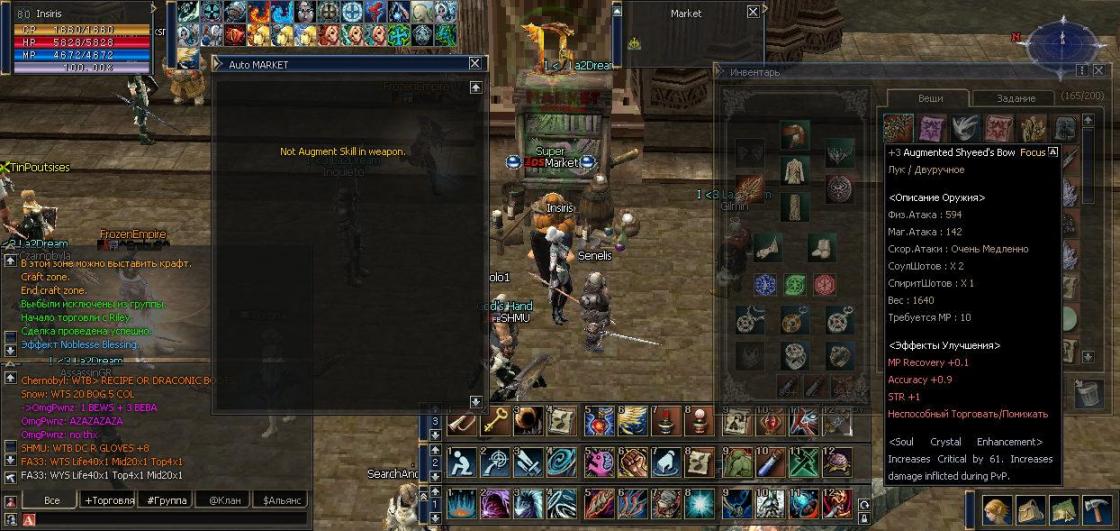
Task: Switch chat to the #Группа party tab
Action: 166,500
